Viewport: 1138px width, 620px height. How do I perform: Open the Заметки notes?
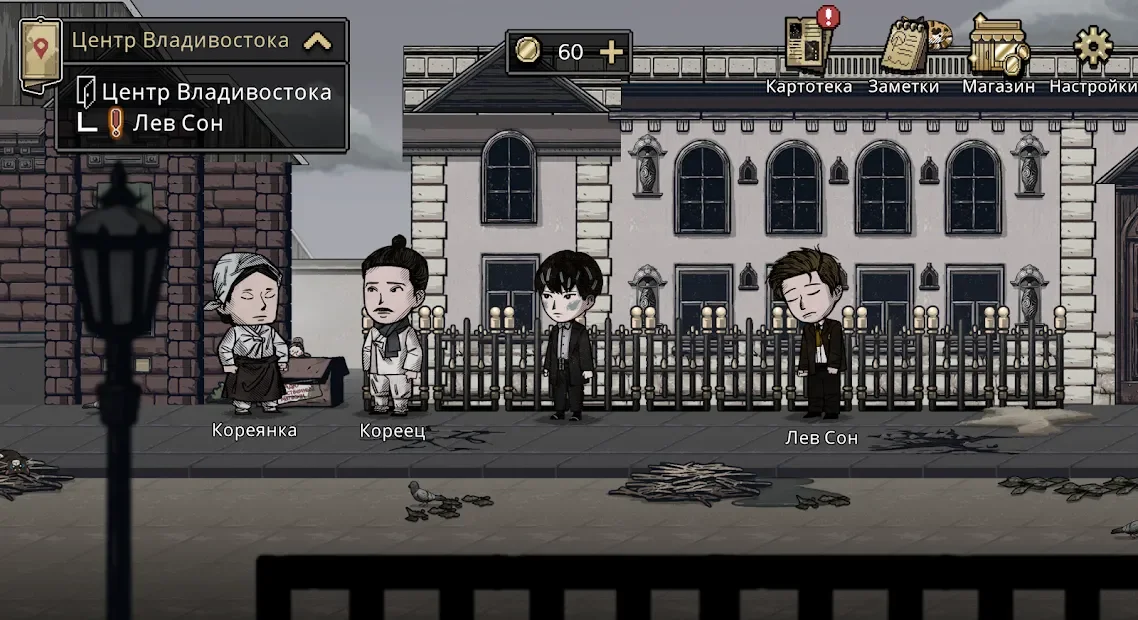coord(907,46)
